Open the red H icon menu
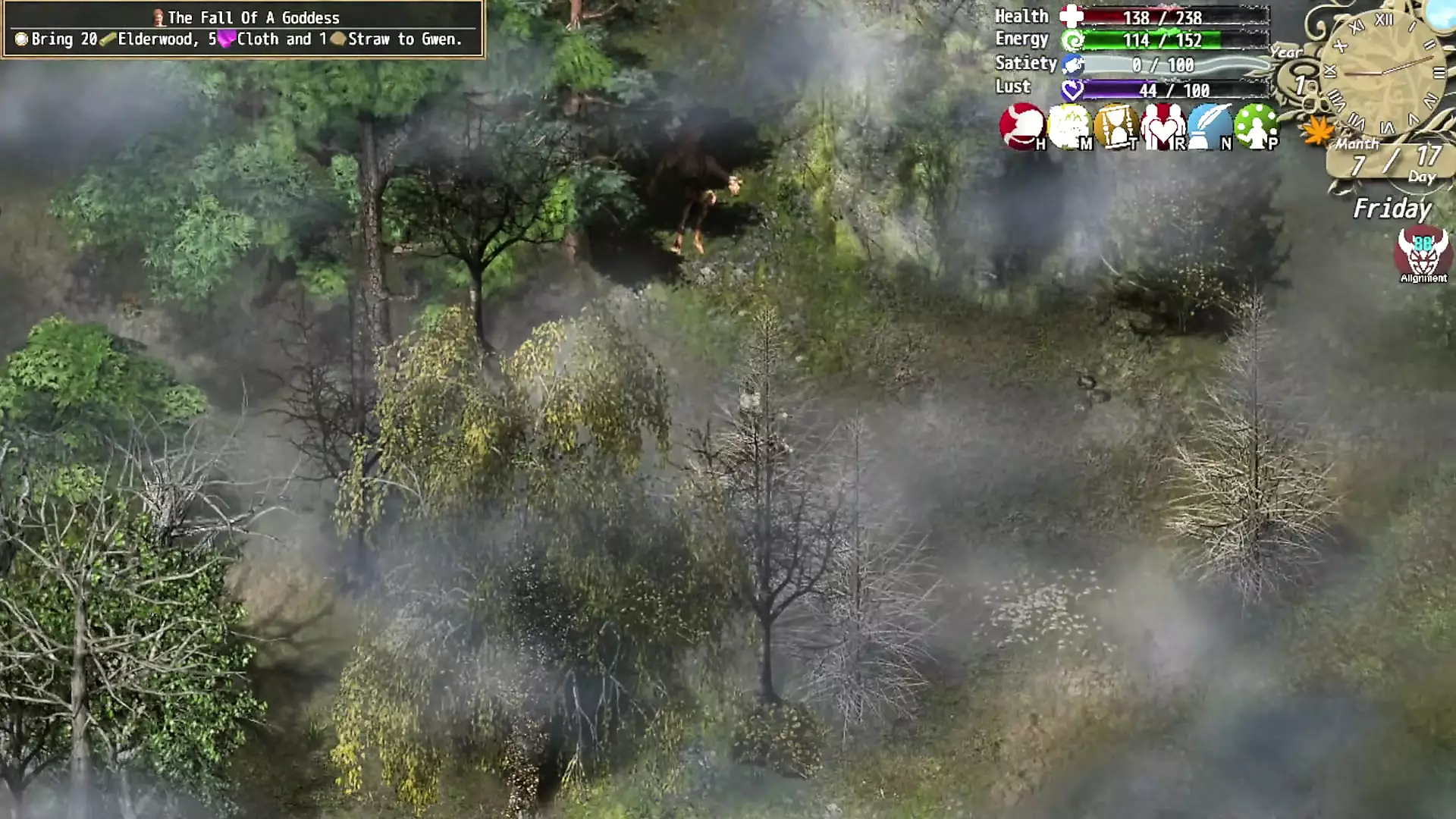 point(1021,127)
